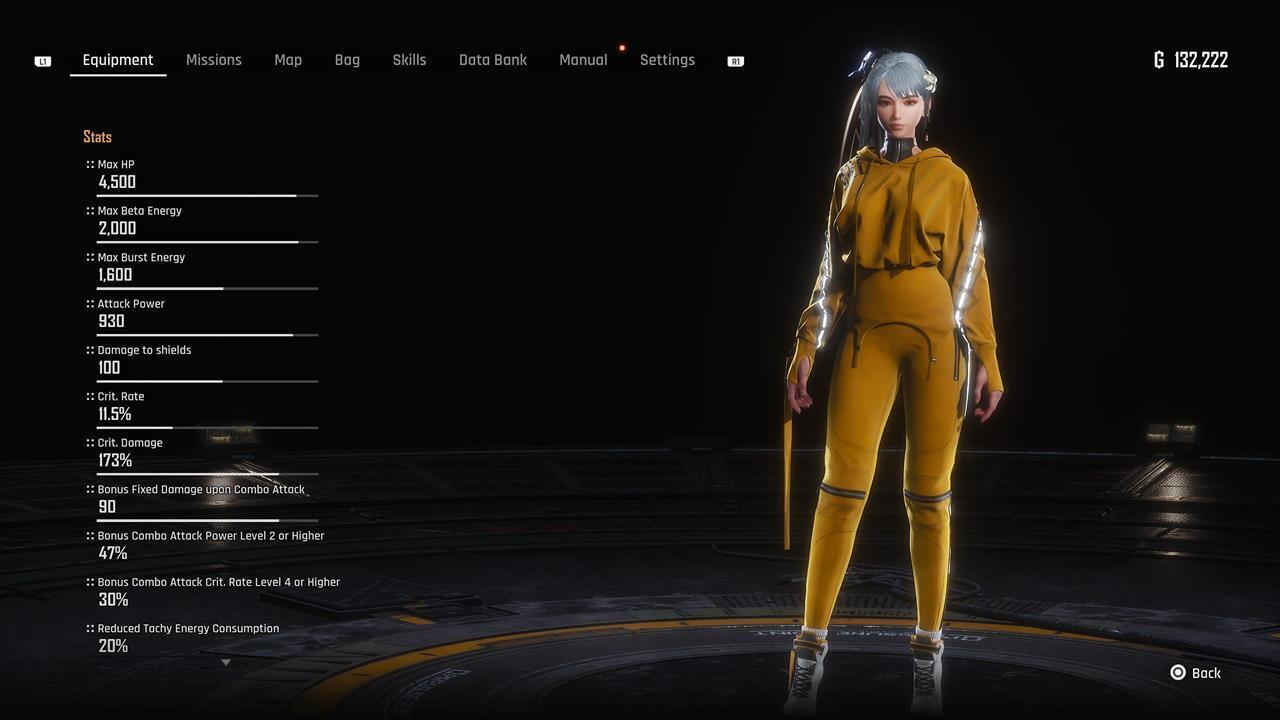The width and height of the screenshot is (1280, 720).
Task: Open the Skills tab
Action: (409, 60)
